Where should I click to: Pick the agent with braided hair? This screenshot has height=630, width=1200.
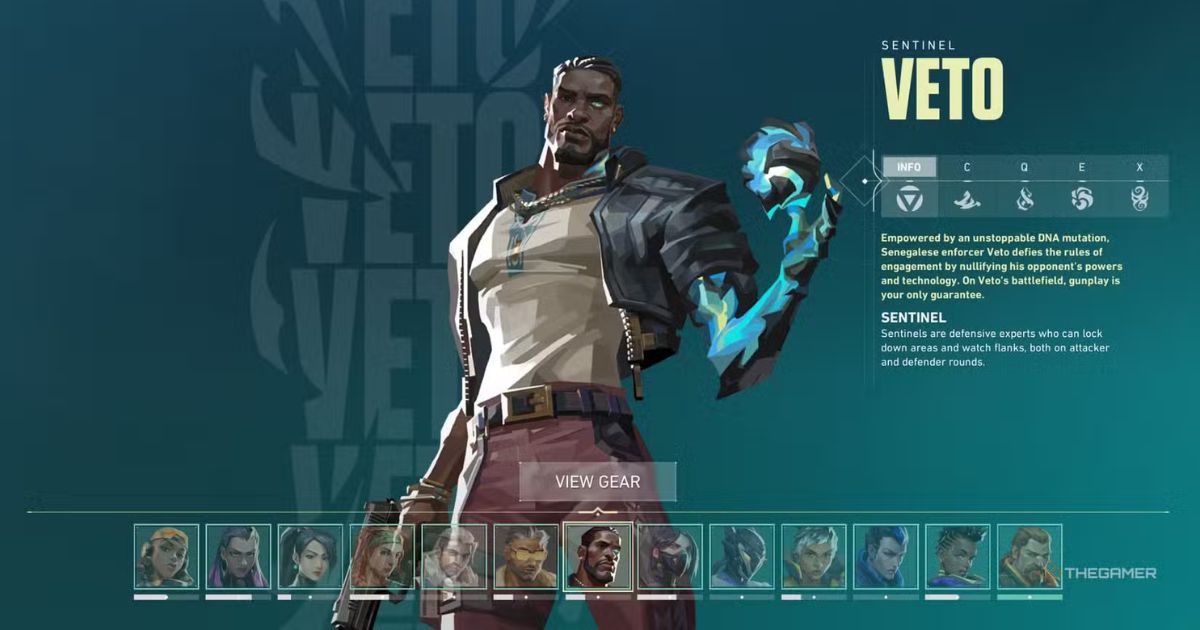coord(958,556)
